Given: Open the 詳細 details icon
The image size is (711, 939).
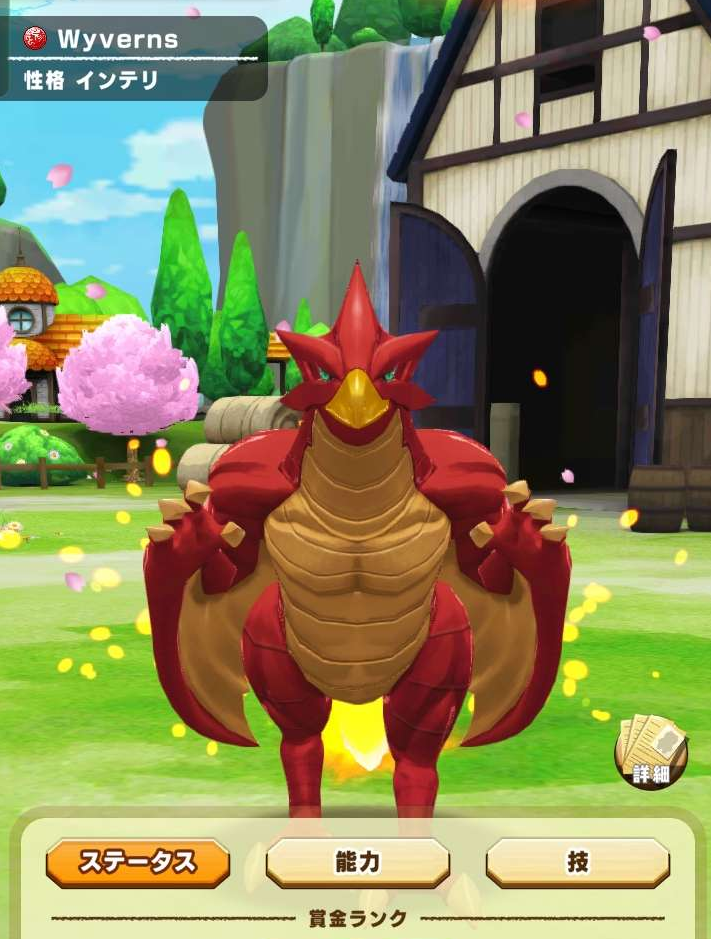Looking at the screenshot, I should point(651,751).
